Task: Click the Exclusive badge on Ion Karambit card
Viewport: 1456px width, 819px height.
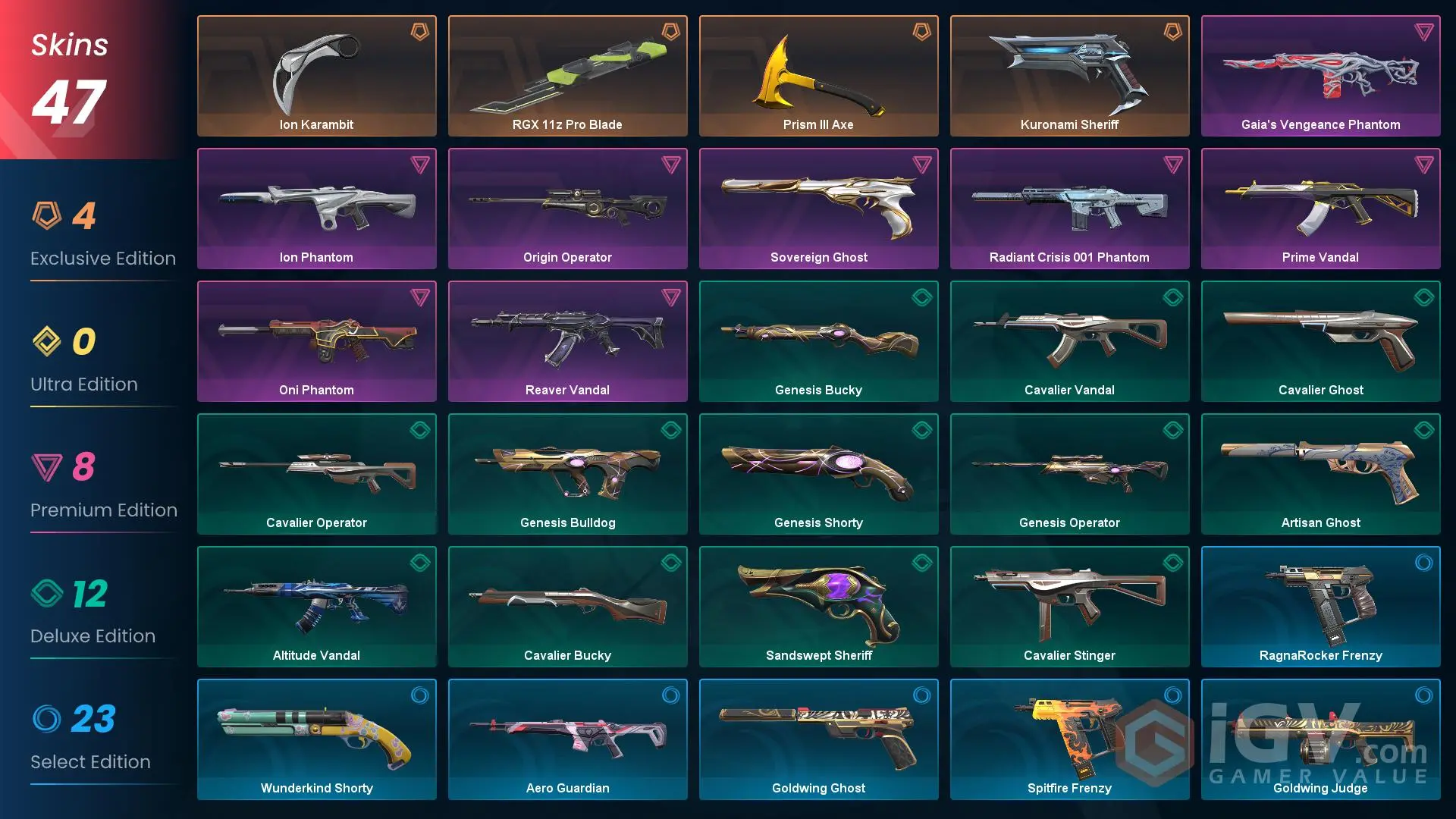Action: [x=419, y=32]
